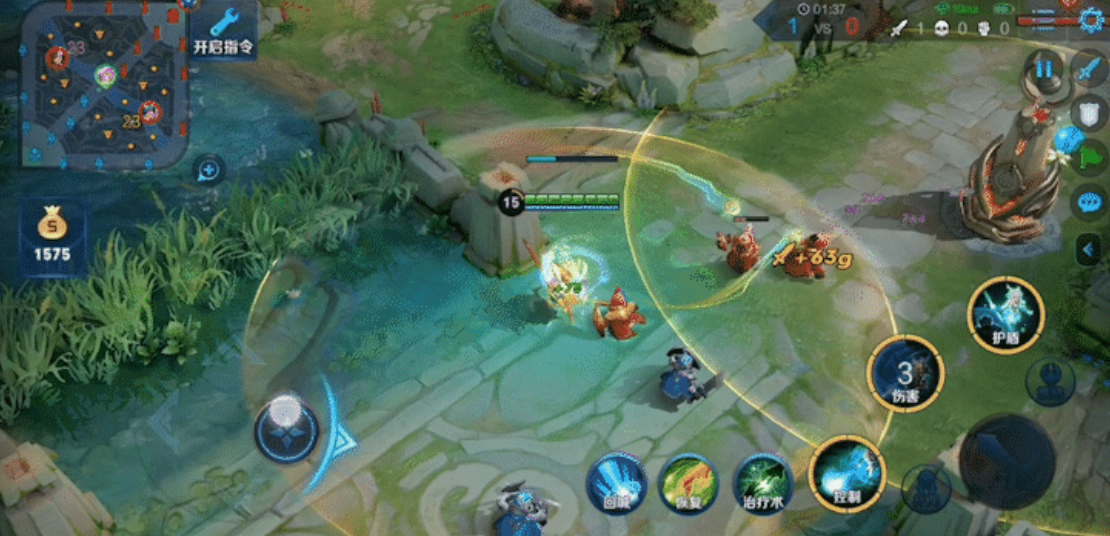Open the minimap

click(x=104, y=84)
